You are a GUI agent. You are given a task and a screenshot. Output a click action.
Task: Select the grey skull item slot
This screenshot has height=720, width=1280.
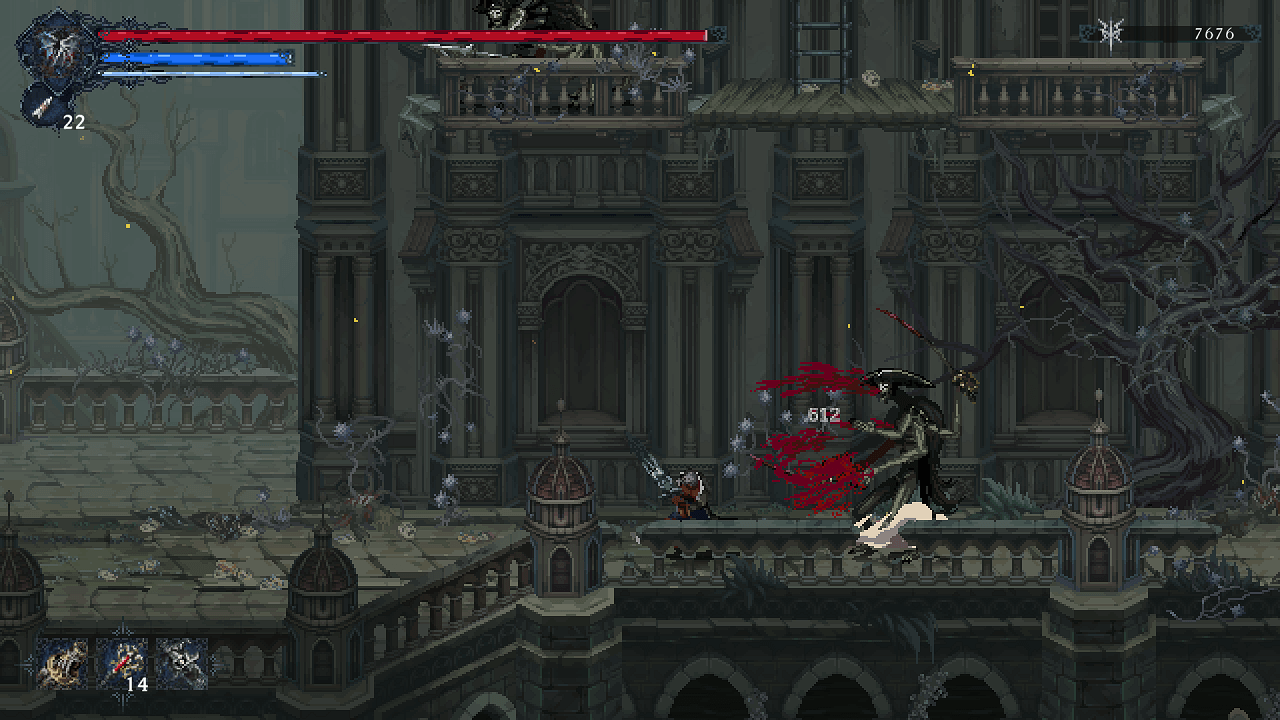[181, 663]
